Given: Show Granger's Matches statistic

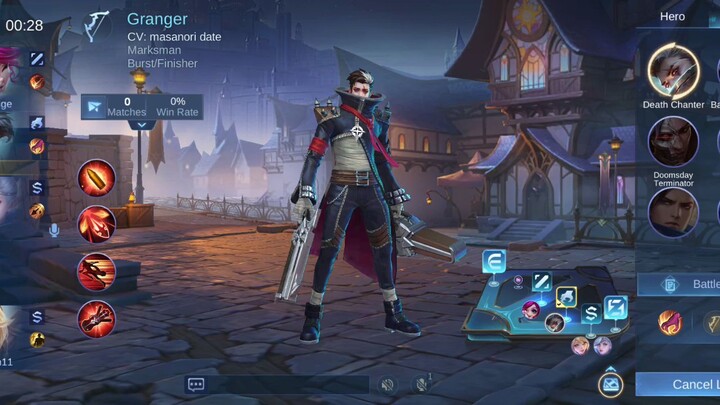Looking at the screenshot, I should 127,106.
